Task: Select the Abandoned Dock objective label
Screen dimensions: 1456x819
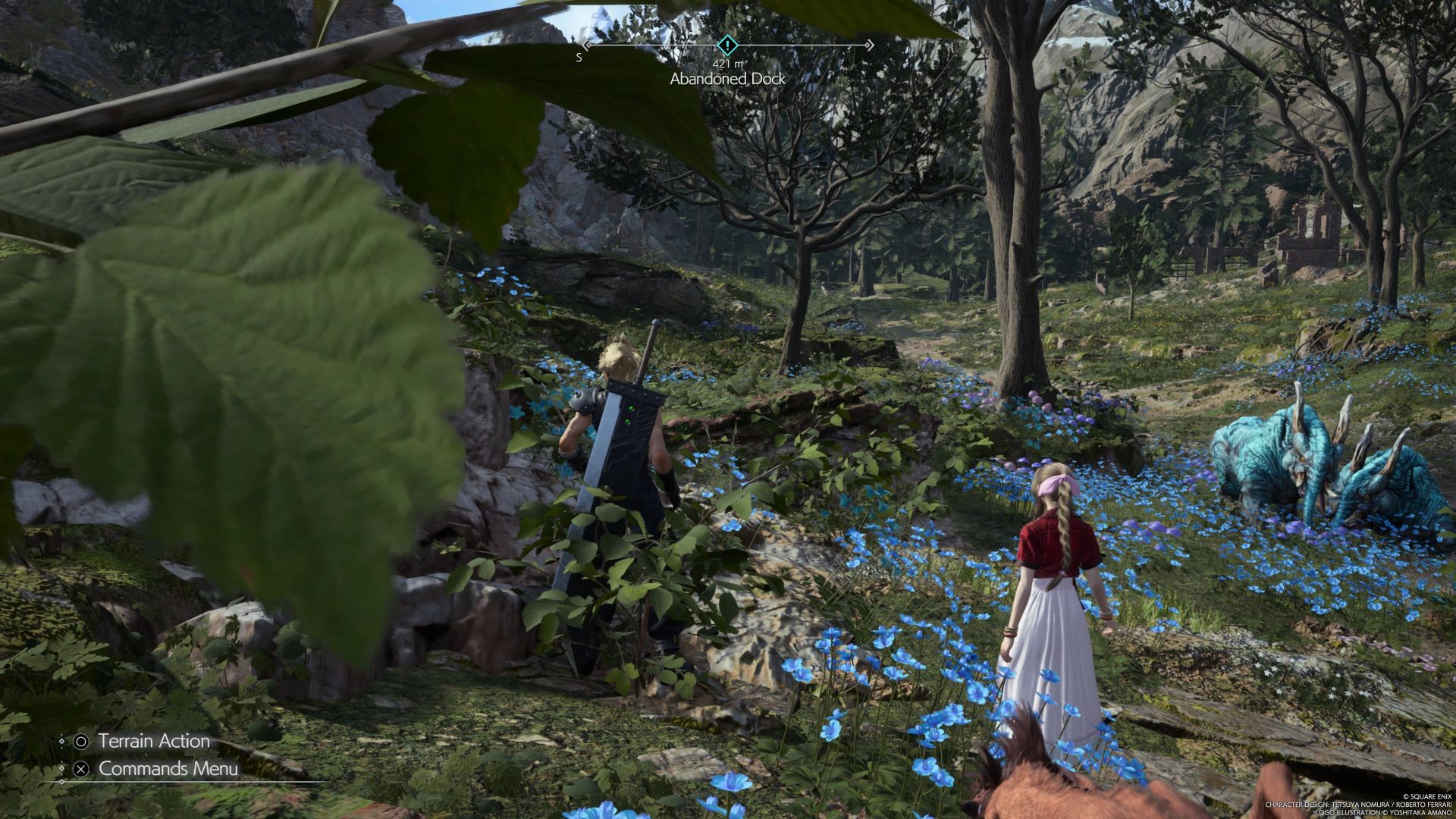Action: point(727,79)
